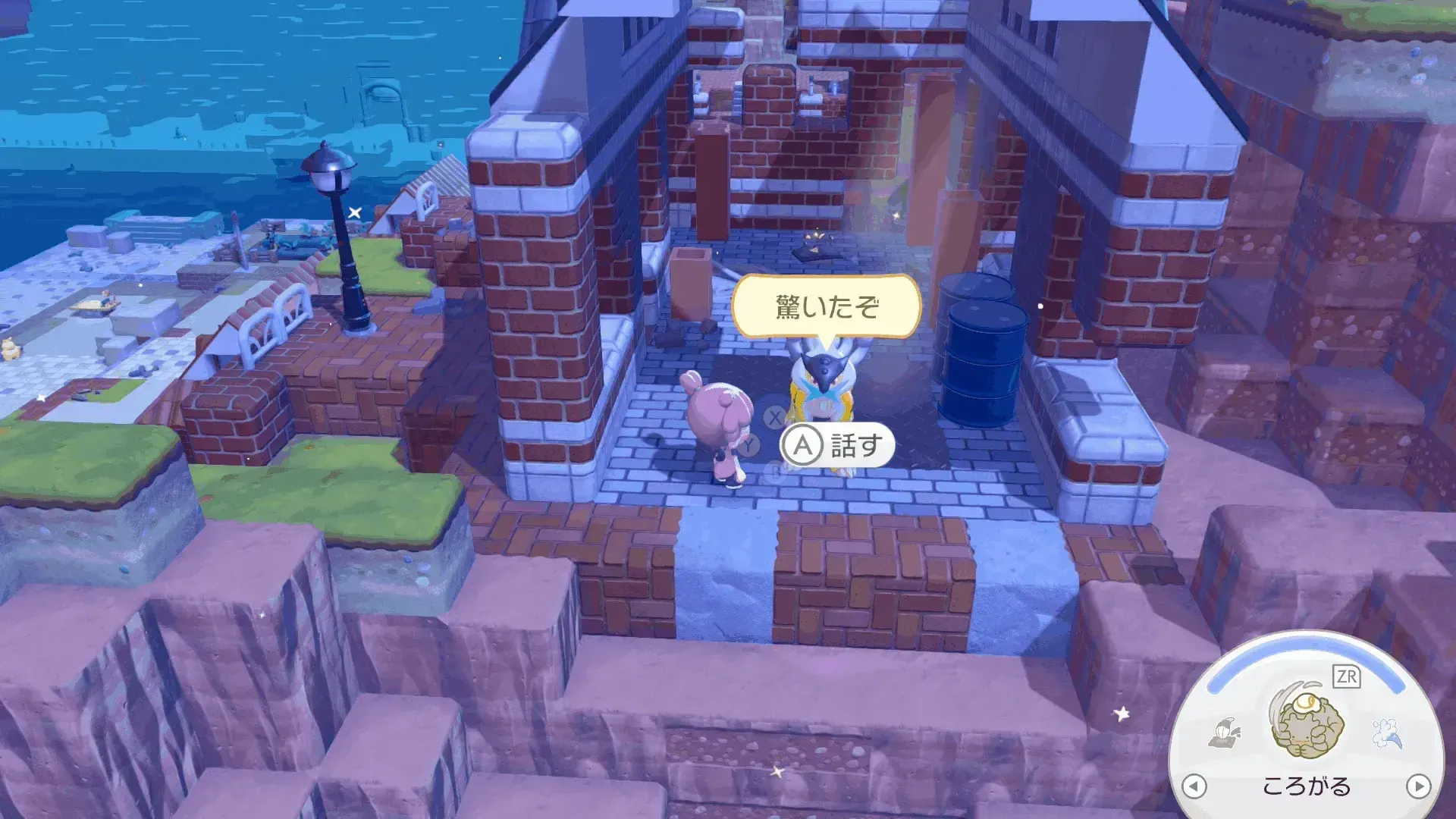The width and height of the screenshot is (1456, 819).
Task: Click the ころがる move name label
Action: pos(1307,786)
